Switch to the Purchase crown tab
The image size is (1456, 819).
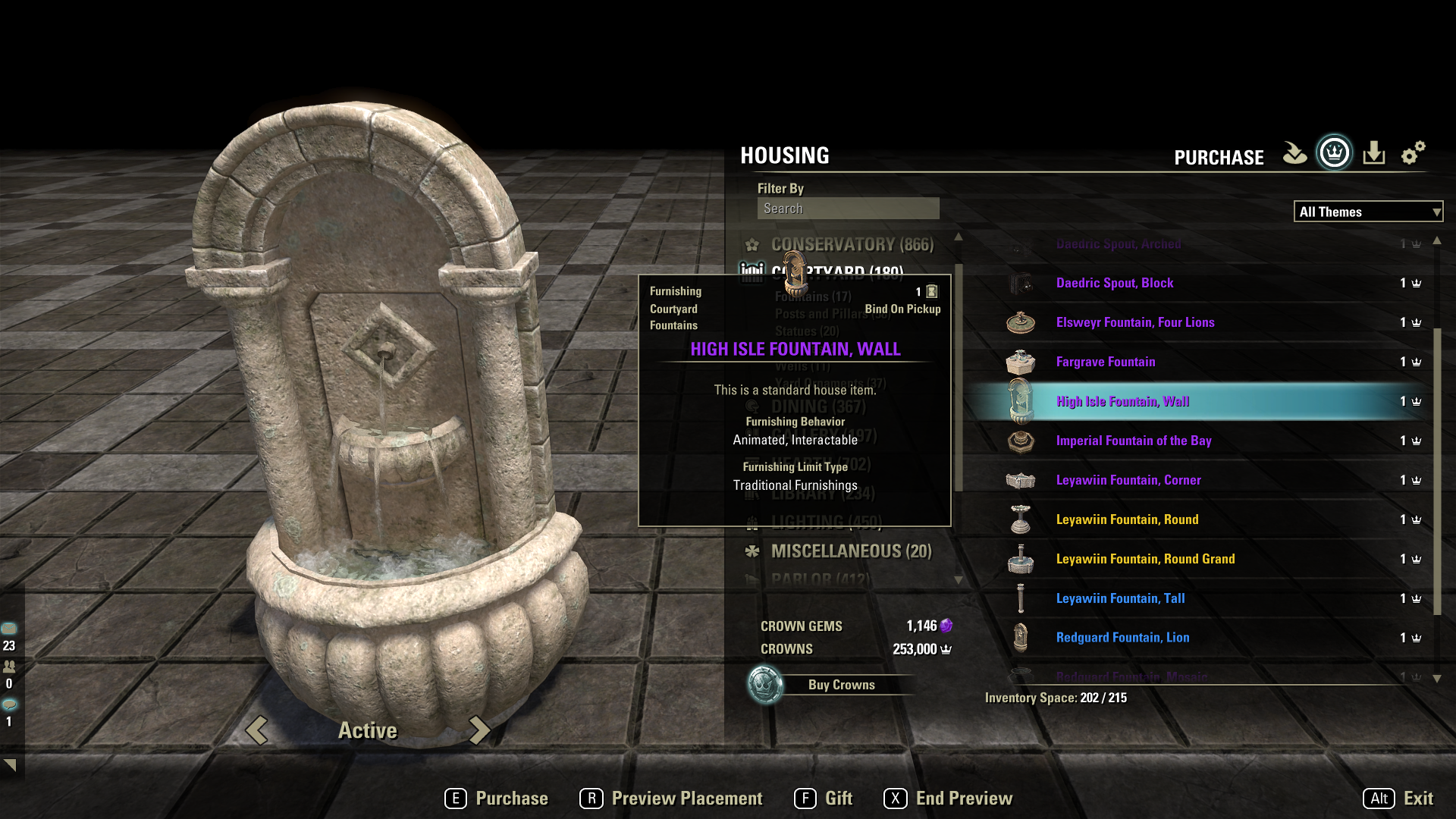point(1334,153)
